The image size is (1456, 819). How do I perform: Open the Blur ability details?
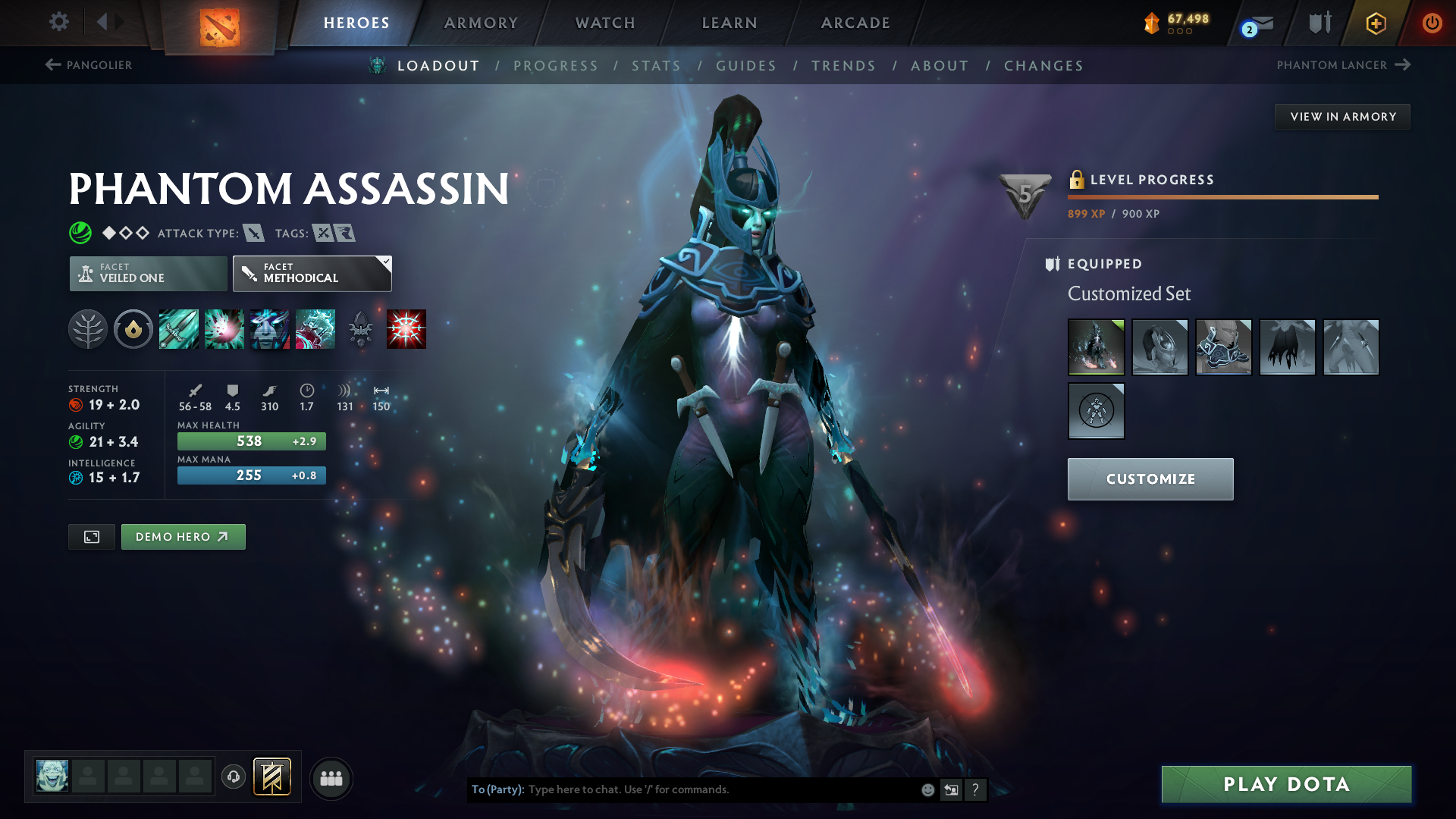pyautogui.click(x=270, y=329)
